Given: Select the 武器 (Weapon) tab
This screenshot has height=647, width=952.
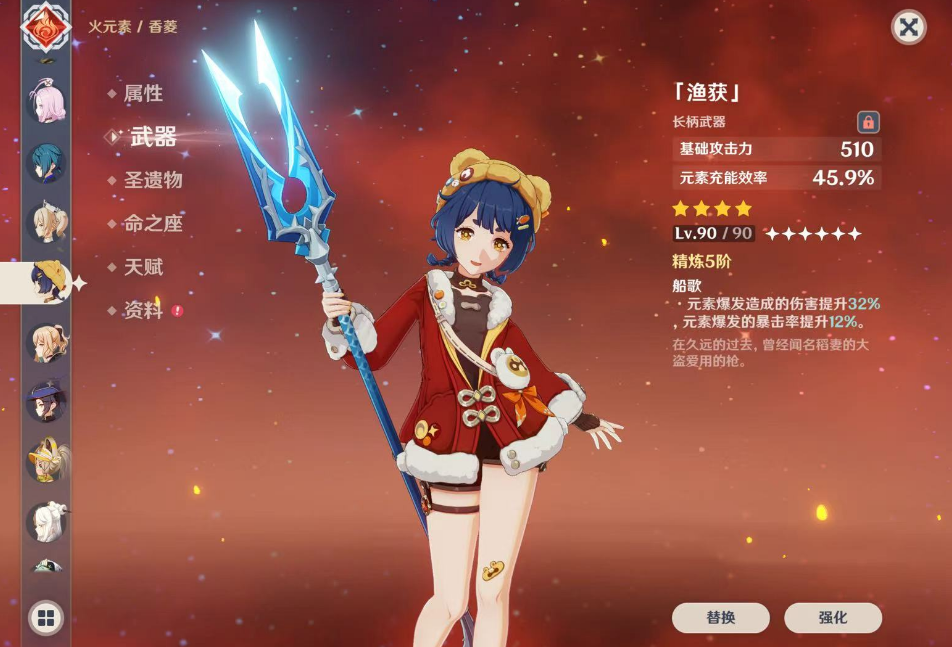Looking at the screenshot, I should tap(152, 137).
